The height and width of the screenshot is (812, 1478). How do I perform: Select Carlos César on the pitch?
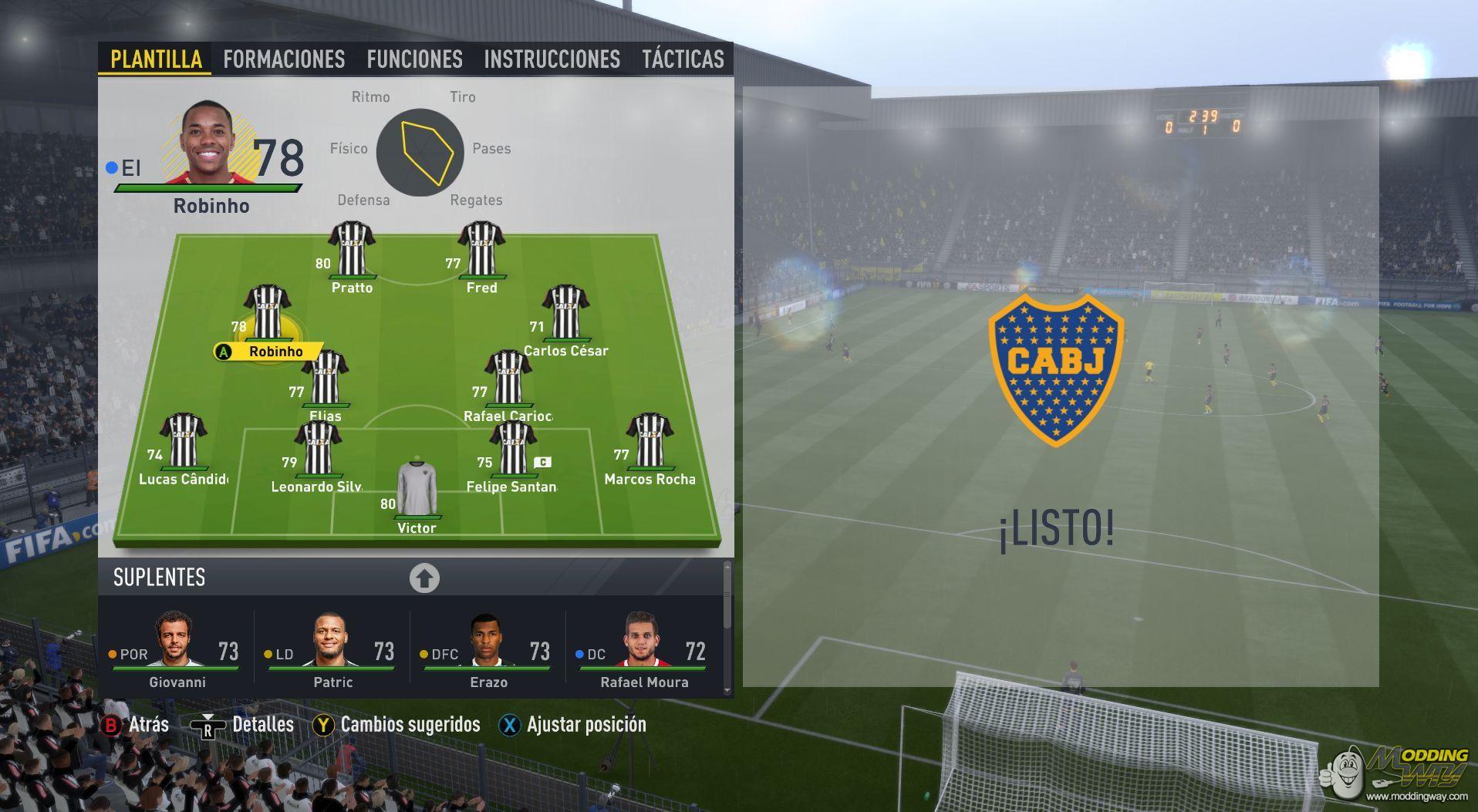click(565, 313)
